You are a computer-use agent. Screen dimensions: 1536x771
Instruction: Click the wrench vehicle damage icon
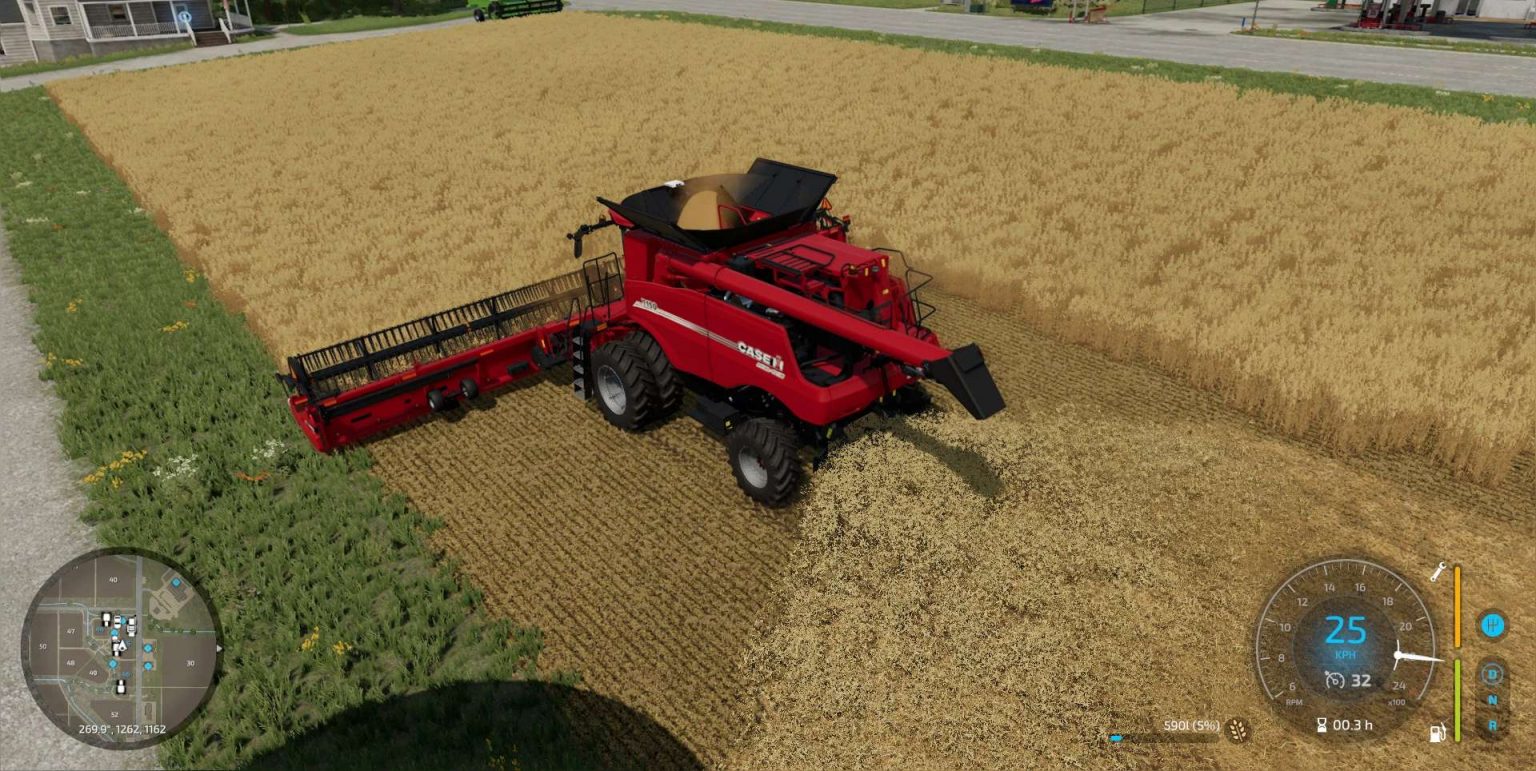pyautogui.click(x=1439, y=571)
